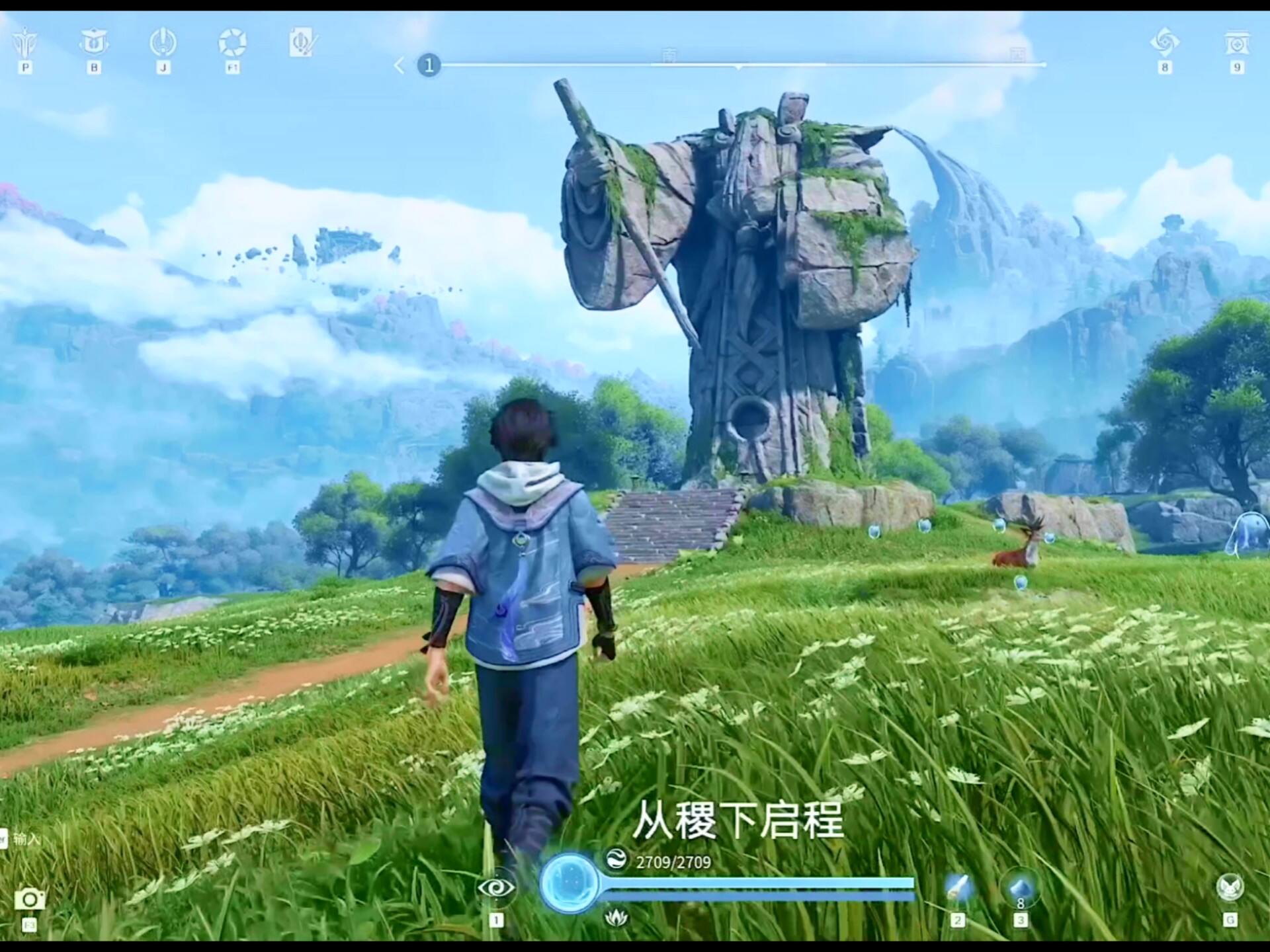Select the numbered 1 marker on the compass
The image size is (1270, 952).
point(429,65)
